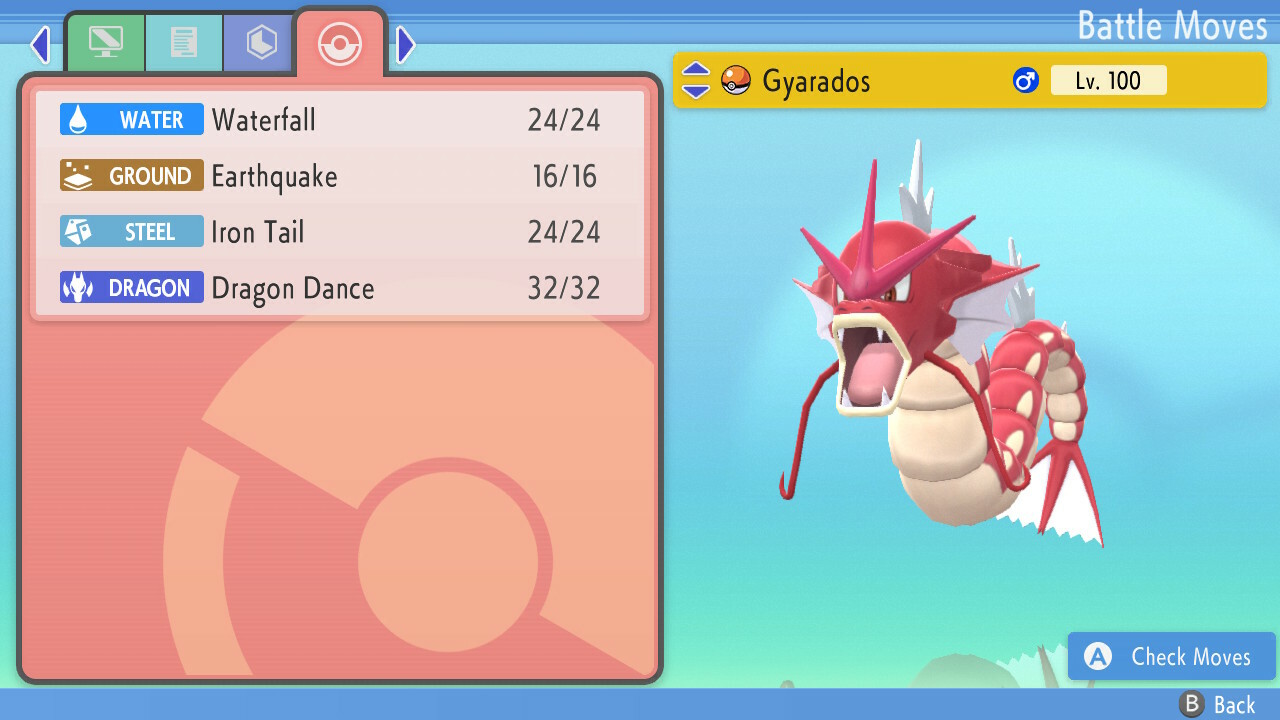
Task: Click the Ground type icon next to Earthquake
Action: 78,175
